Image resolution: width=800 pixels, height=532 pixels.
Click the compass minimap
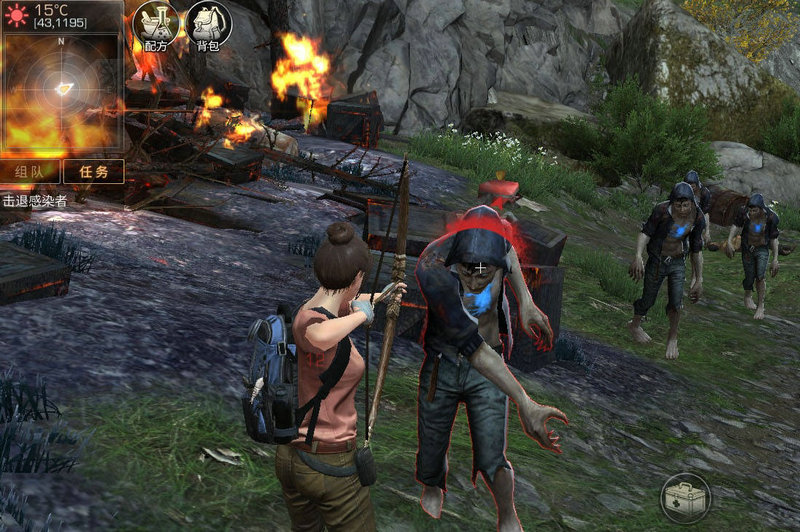(62, 92)
